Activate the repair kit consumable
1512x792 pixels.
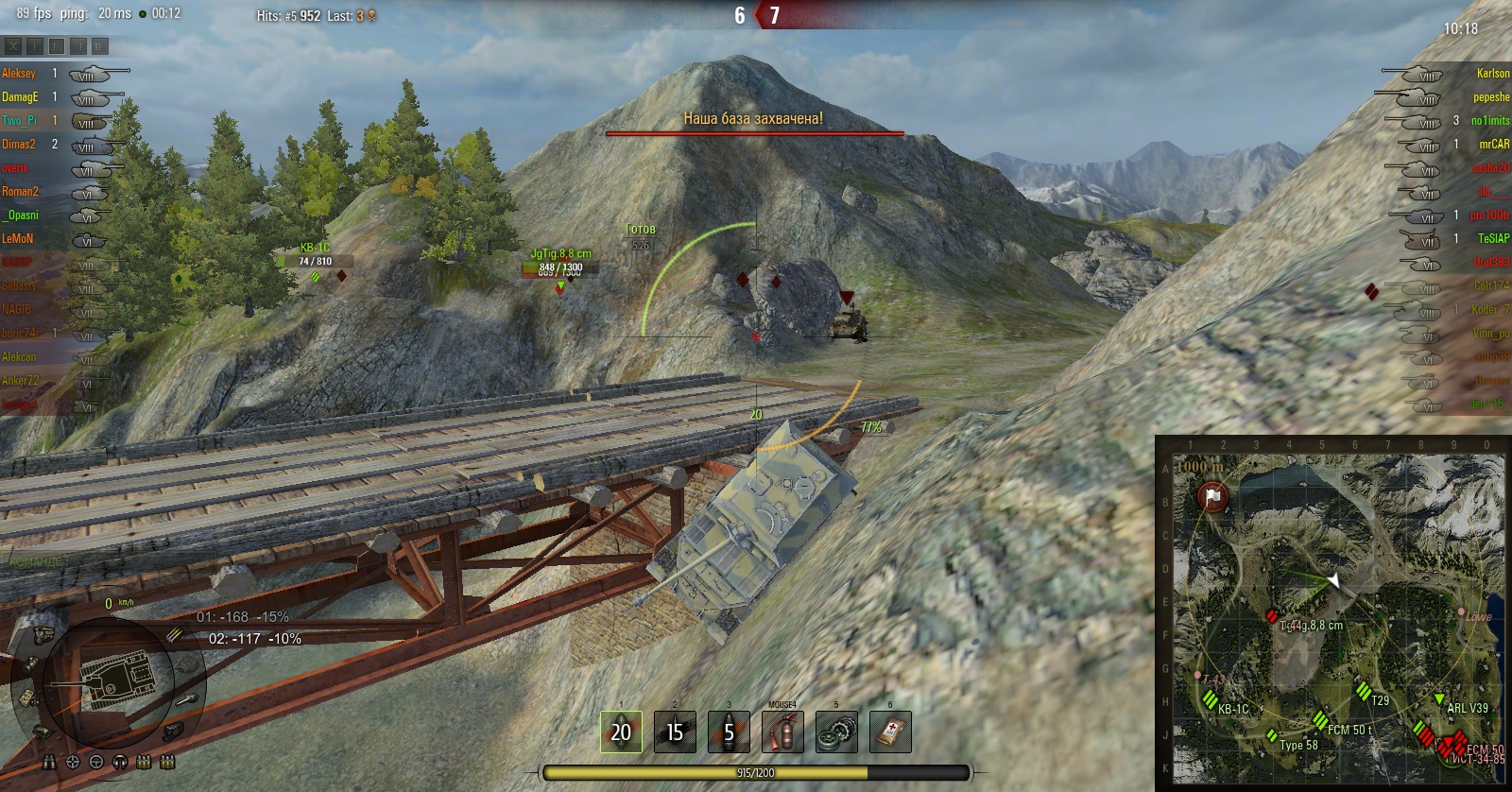[836, 732]
